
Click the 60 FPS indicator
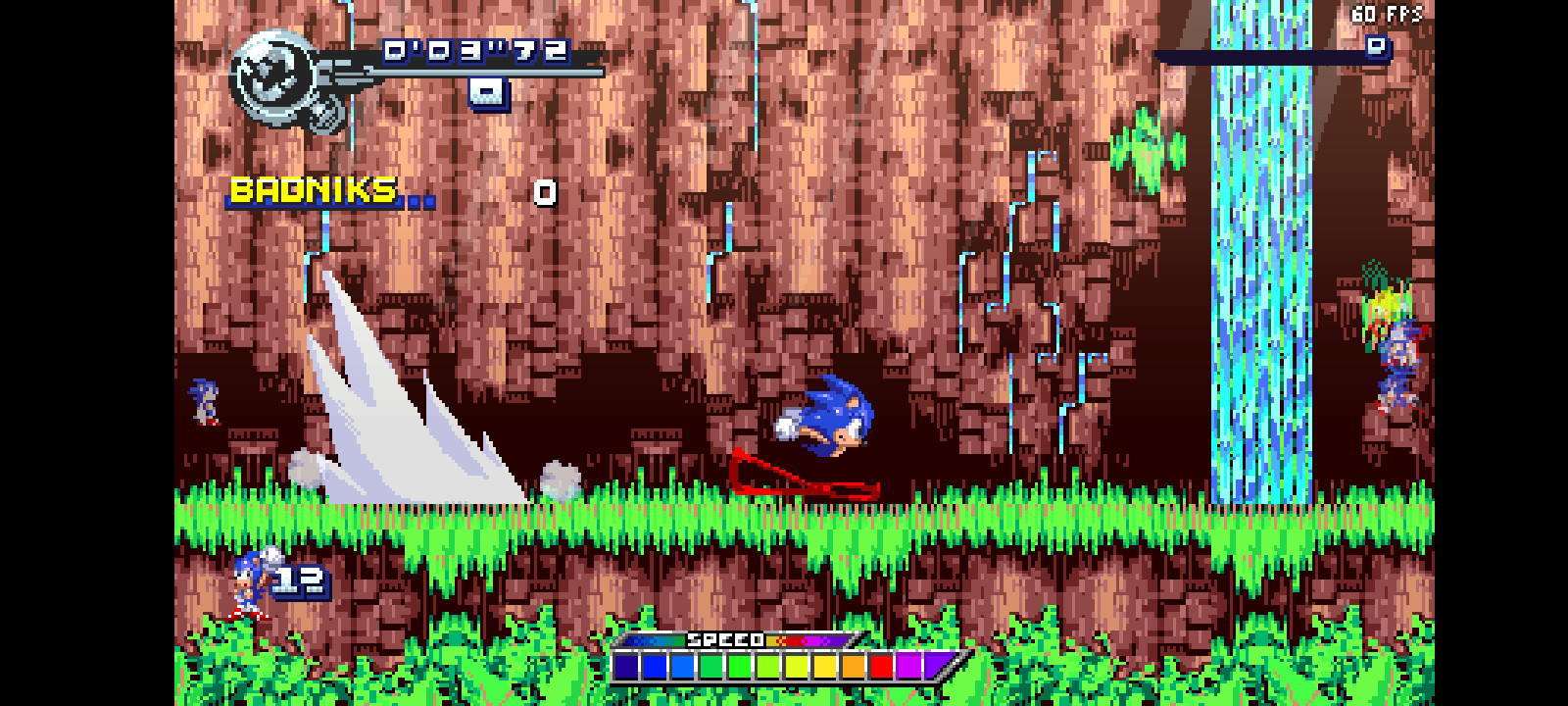[x=1385, y=14]
